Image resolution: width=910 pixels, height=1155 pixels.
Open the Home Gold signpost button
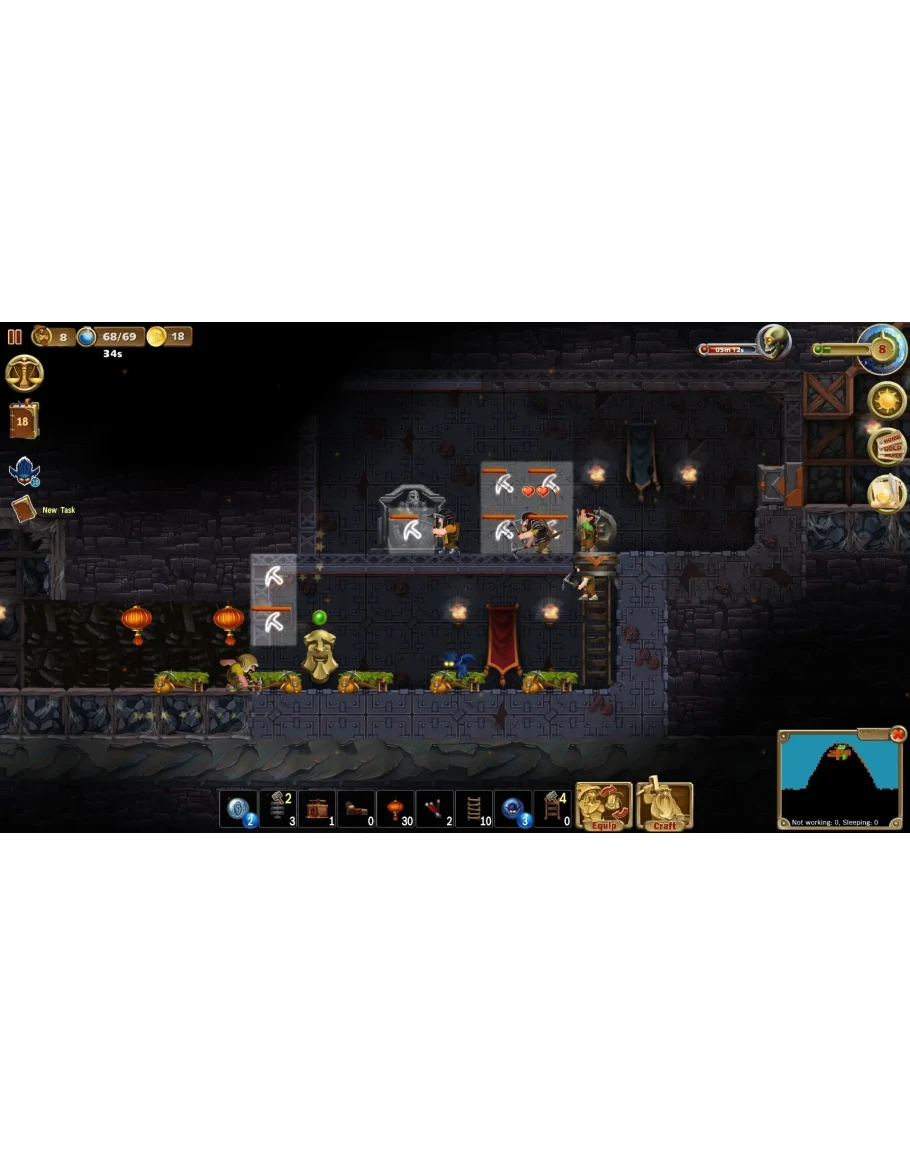pos(886,446)
